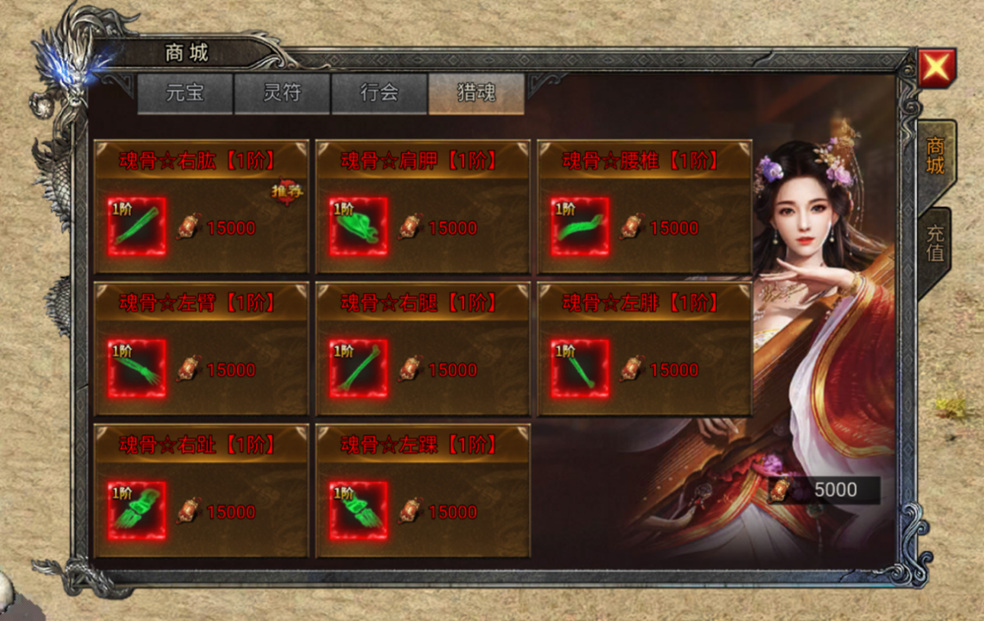Pick the 魂骨☆肩胛 item icon
984x621 pixels.
359,227
